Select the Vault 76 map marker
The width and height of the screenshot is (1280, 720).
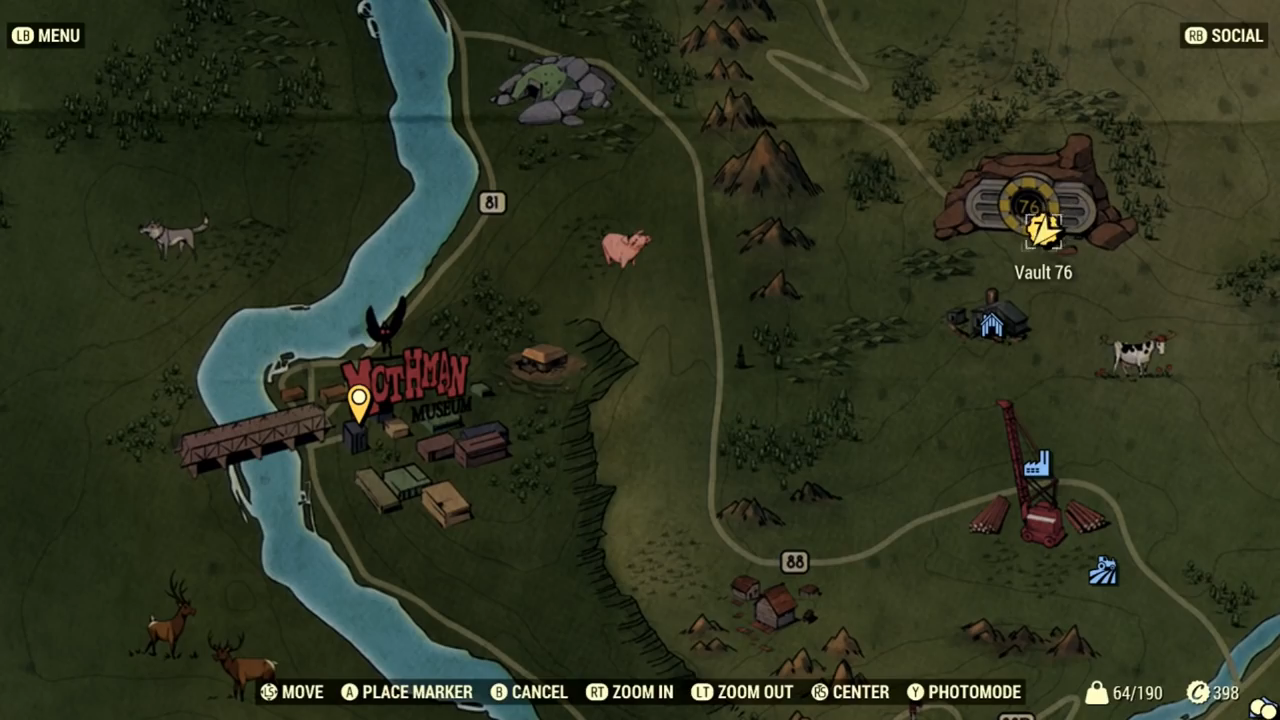pyautogui.click(x=1043, y=230)
